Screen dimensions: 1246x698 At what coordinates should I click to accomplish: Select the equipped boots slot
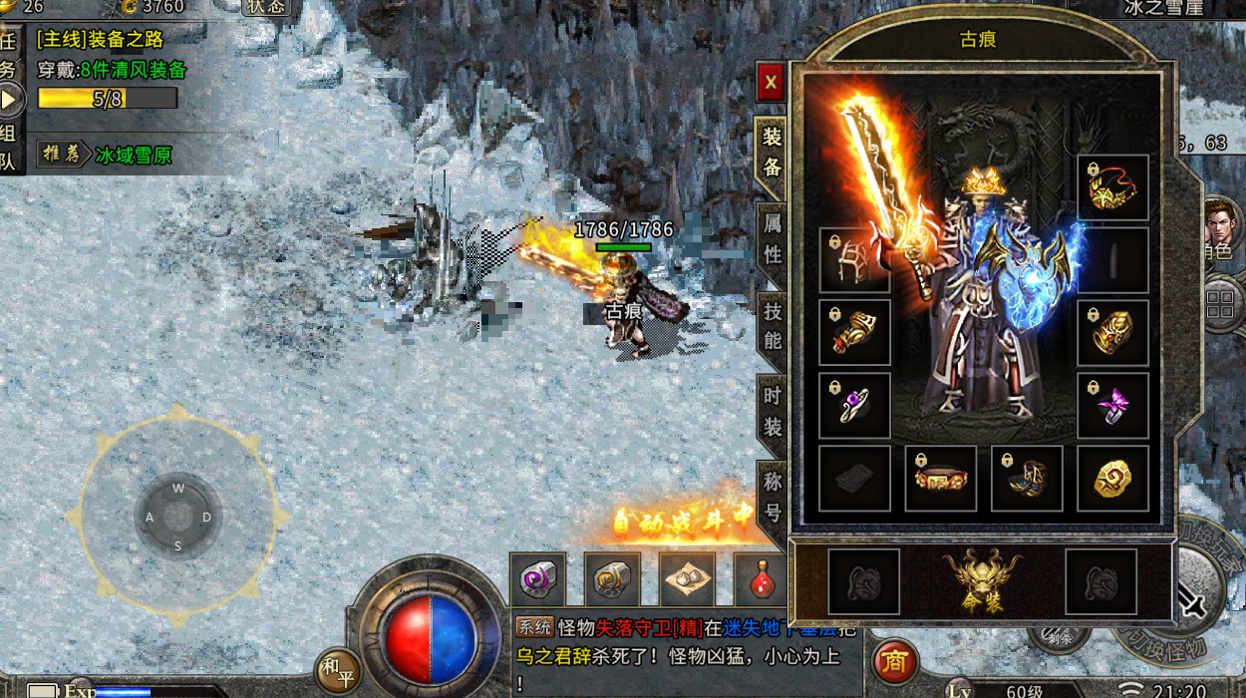[1026, 479]
